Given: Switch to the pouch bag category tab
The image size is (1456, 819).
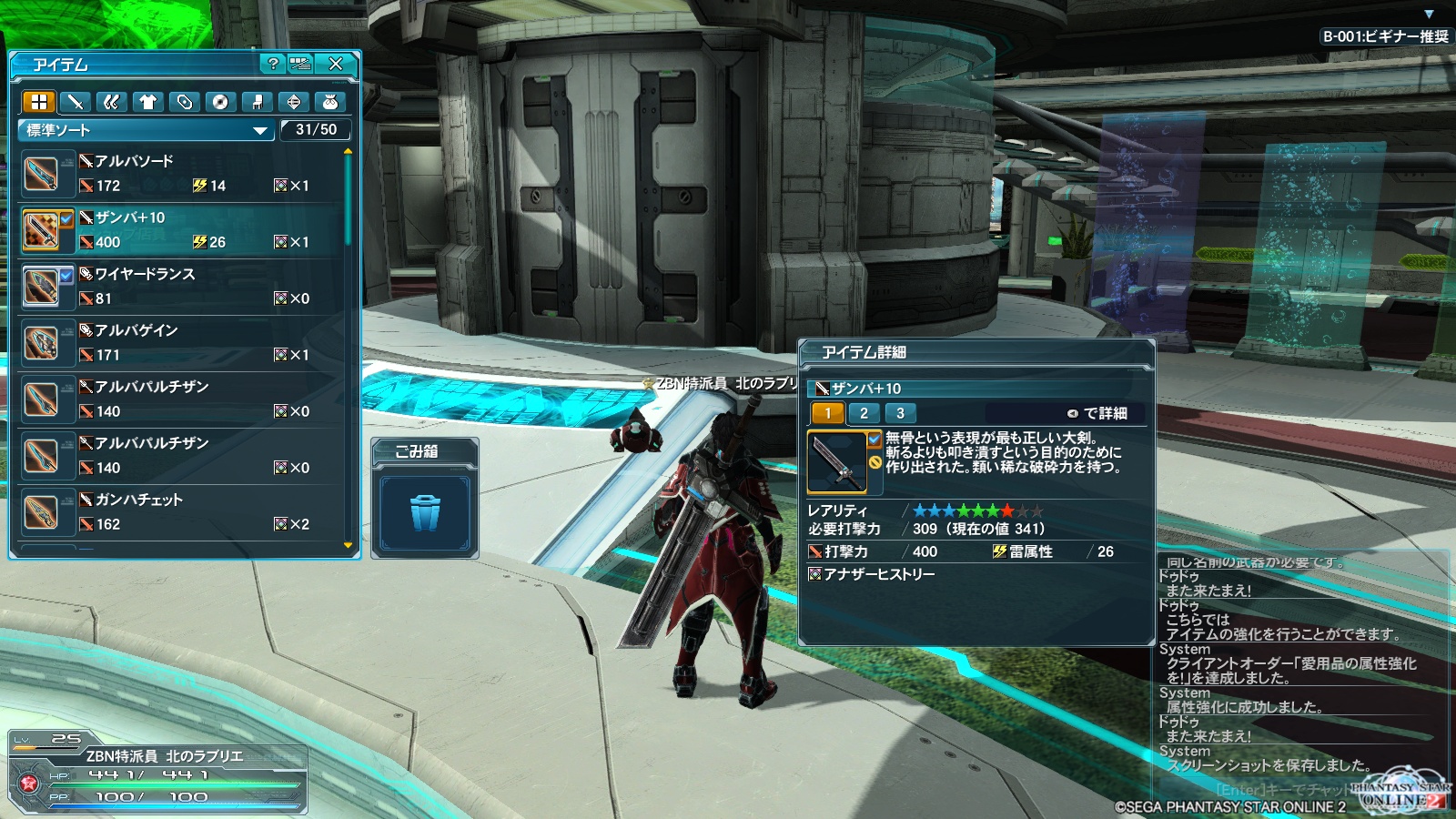Looking at the screenshot, I should point(330,102).
